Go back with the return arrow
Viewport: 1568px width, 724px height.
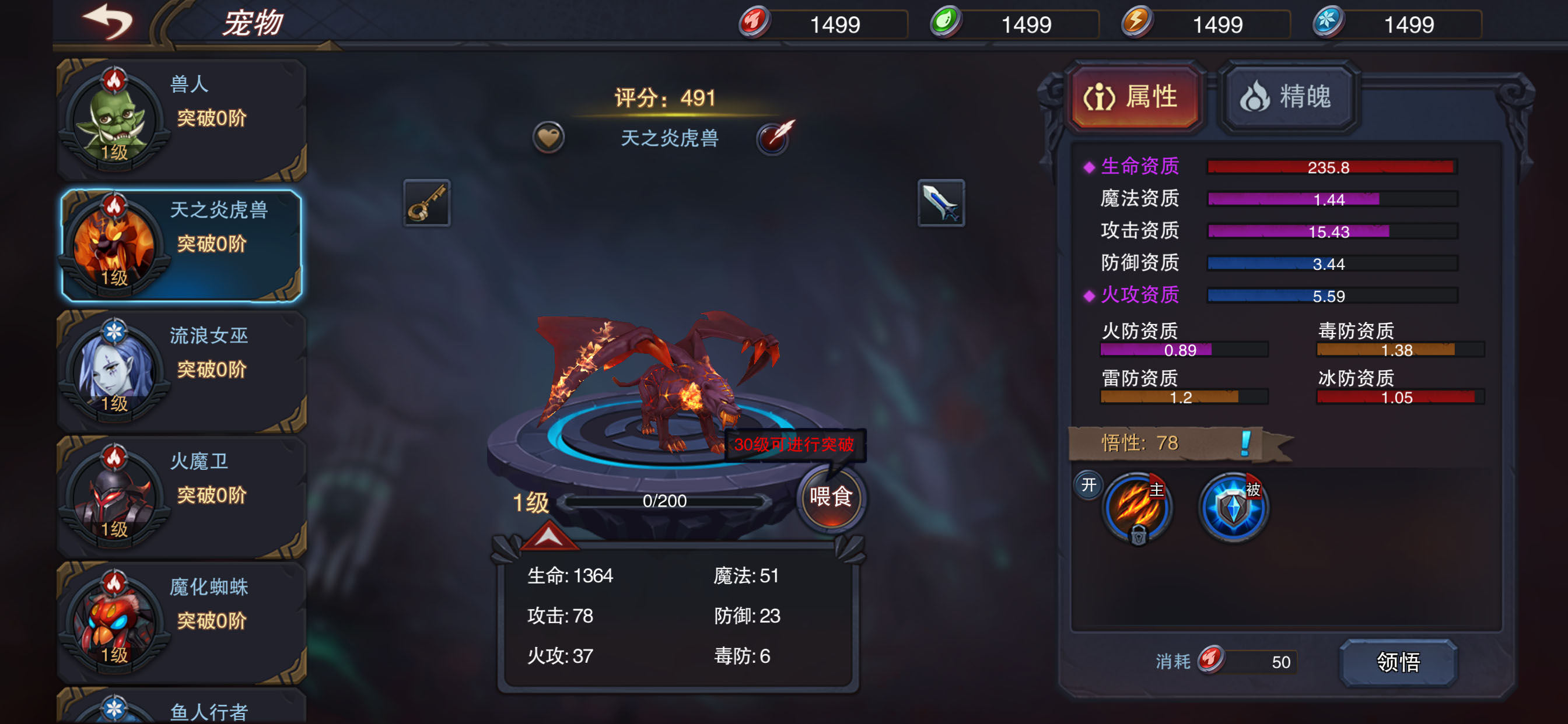coord(108,23)
